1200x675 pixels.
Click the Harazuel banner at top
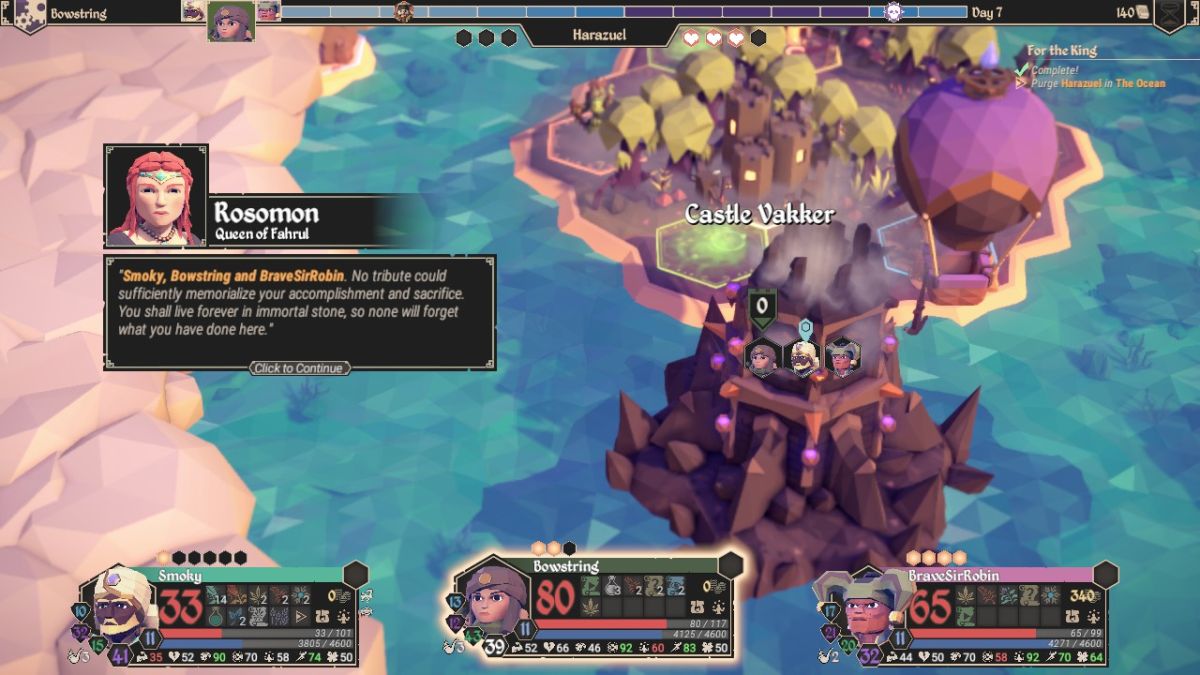[600, 35]
